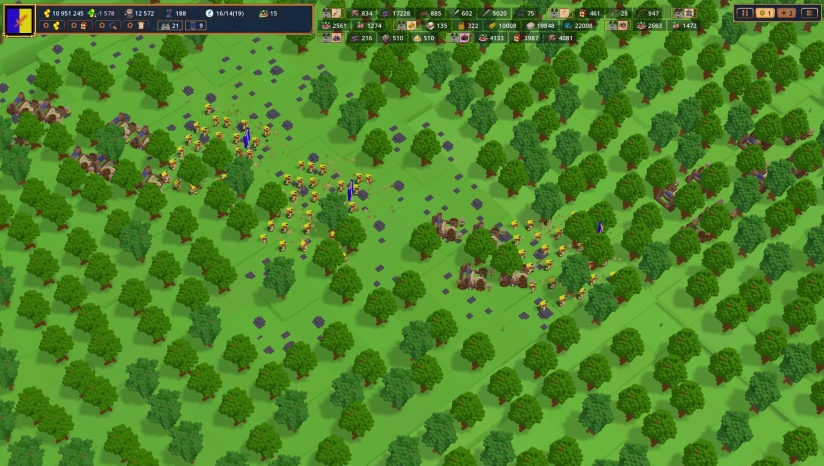Pause the game
The height and width of the screenshot is (466, 824).
(x=745, y=13)
